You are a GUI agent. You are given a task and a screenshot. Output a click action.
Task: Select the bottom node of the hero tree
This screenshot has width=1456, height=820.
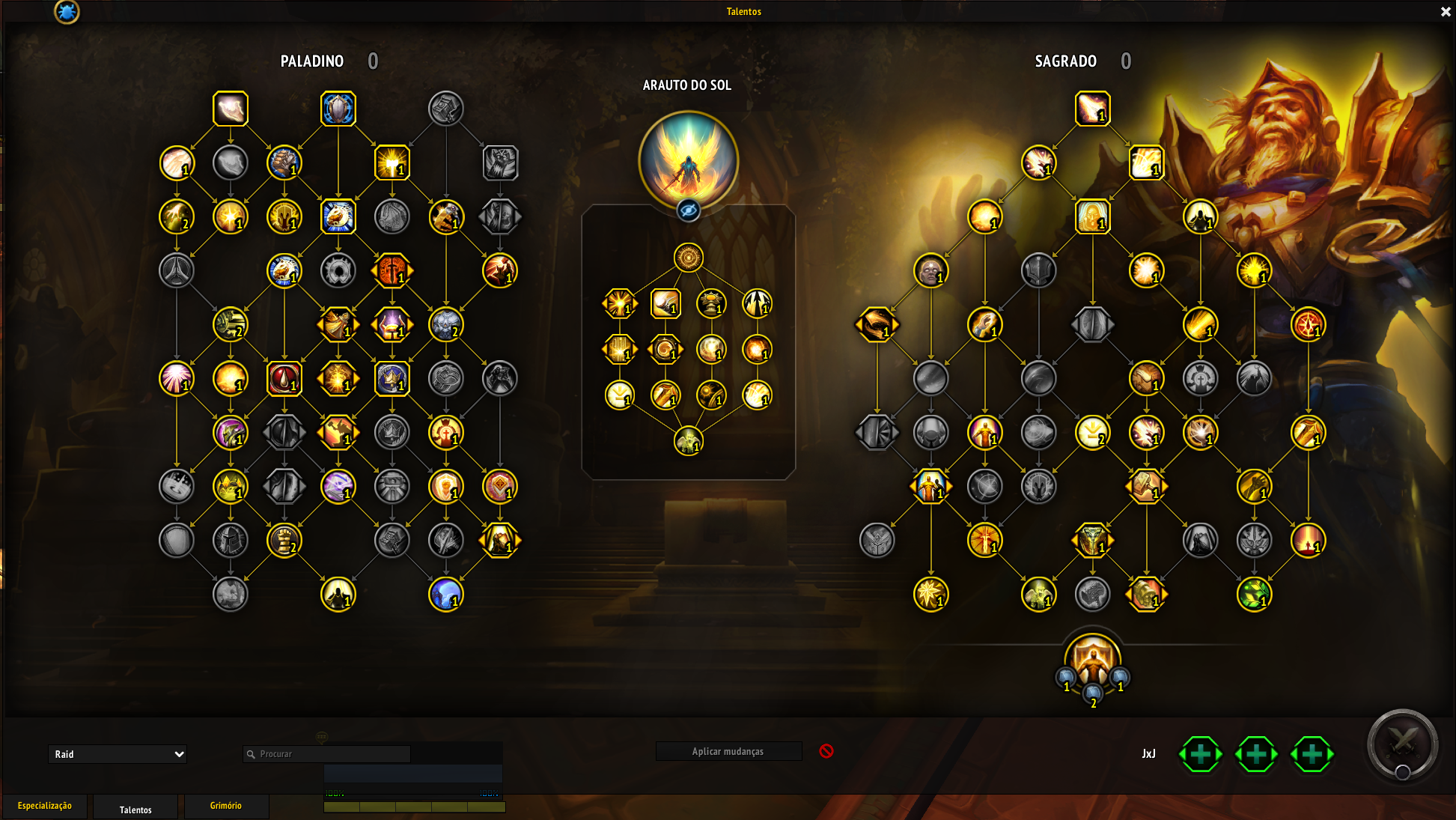pyautogui.click(x=688, y=441)
